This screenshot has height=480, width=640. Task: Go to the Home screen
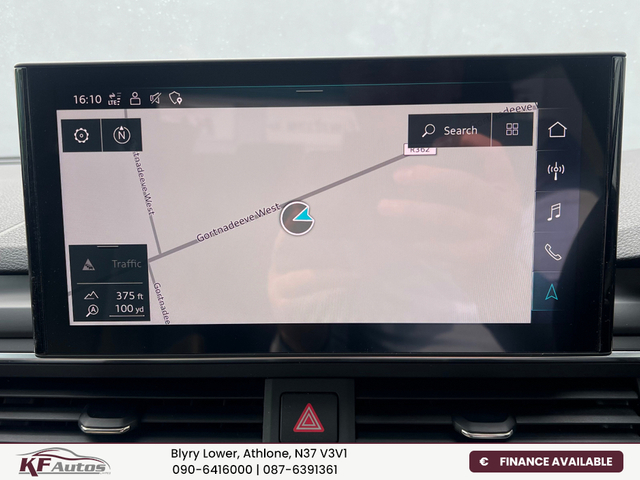point(557,129)
